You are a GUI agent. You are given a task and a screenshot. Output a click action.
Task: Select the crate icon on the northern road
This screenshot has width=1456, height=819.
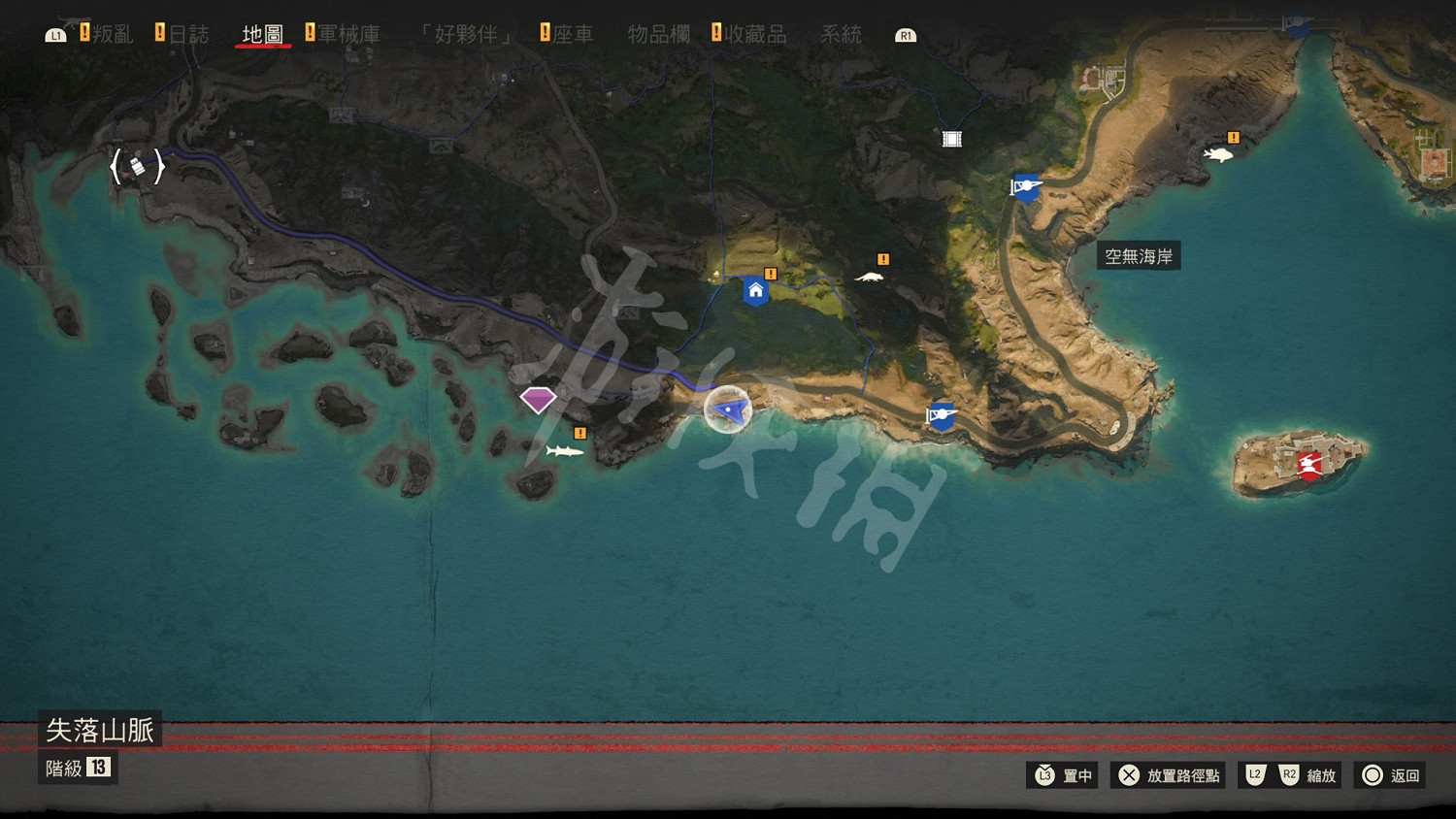coord(950,138)
